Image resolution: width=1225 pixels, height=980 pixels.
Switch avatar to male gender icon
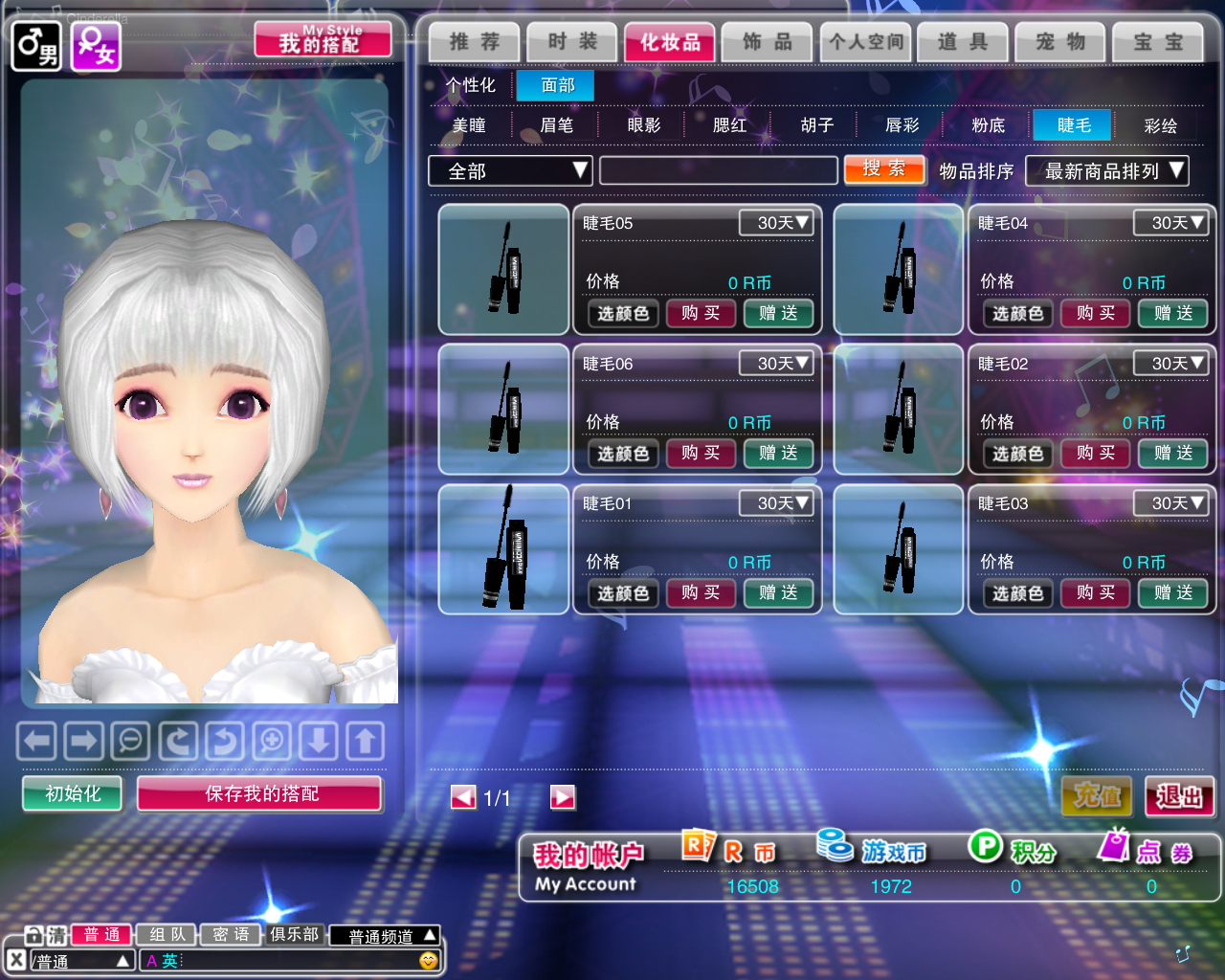[x=35, y=46]
